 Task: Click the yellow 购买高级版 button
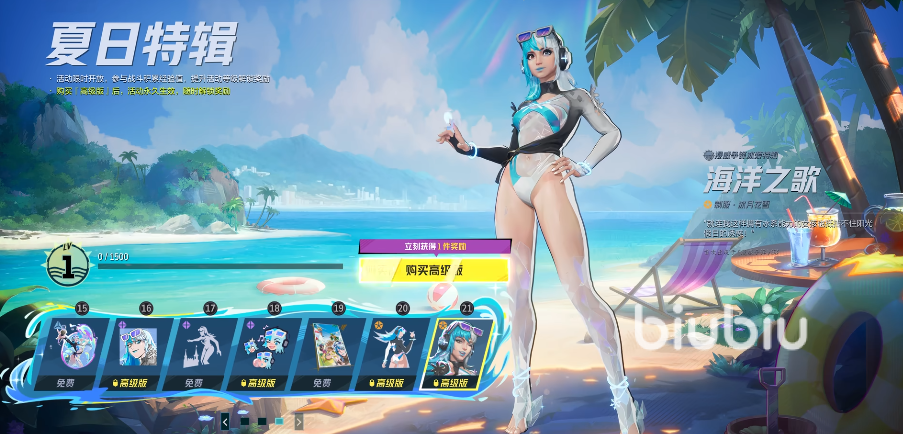434,269
